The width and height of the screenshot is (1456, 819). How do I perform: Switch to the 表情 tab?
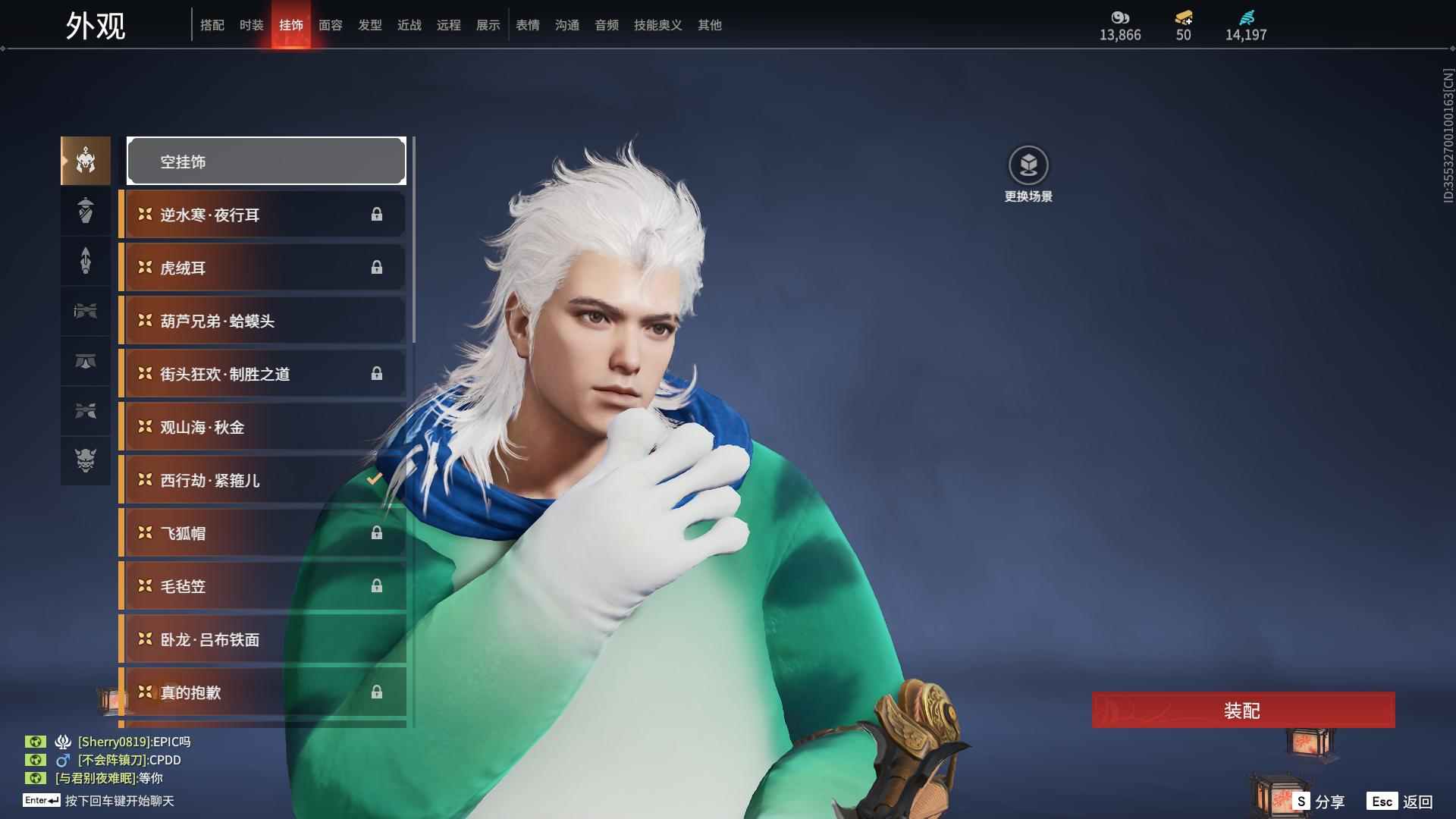click(527, 25)
